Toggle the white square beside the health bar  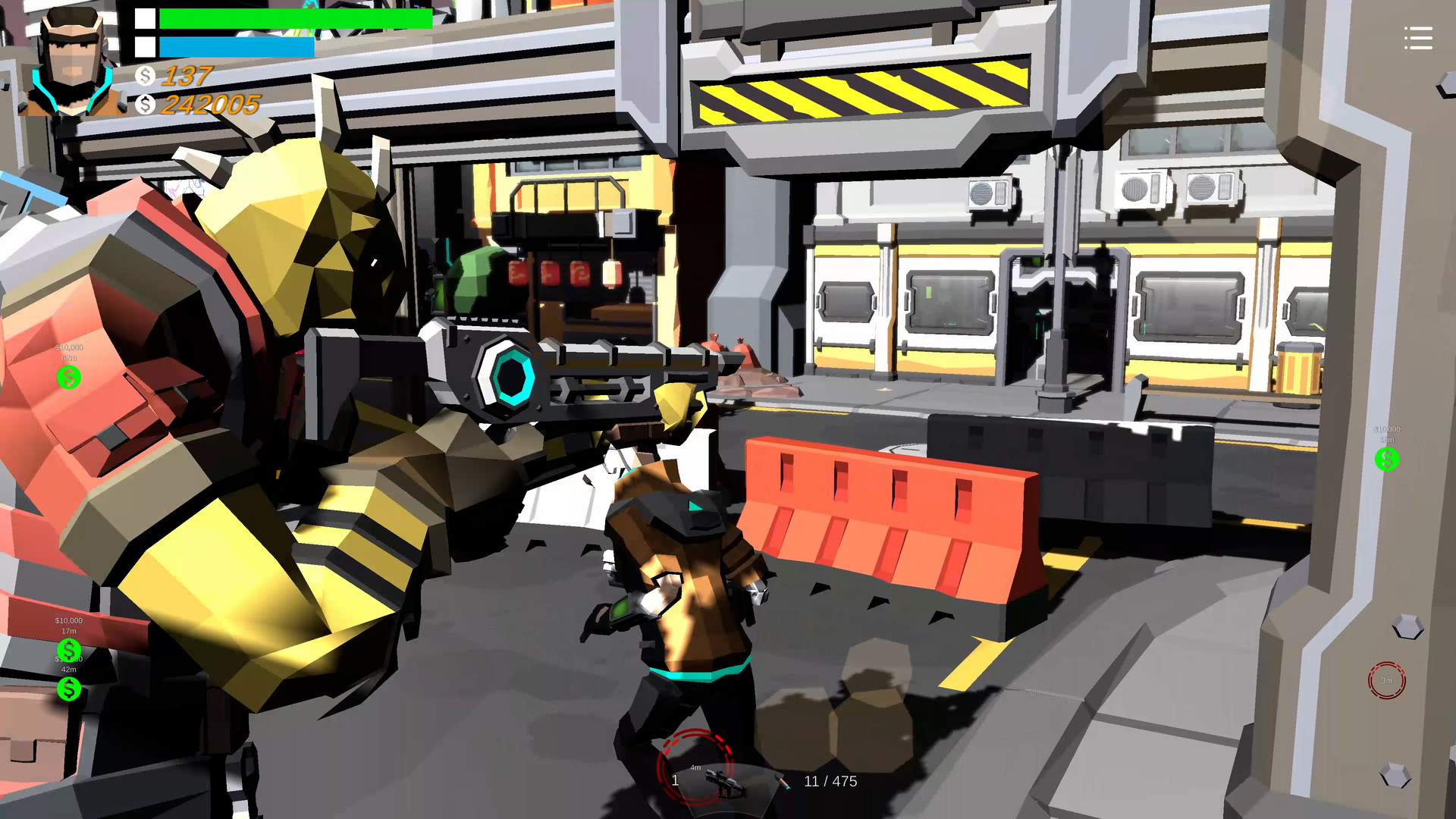144,19
